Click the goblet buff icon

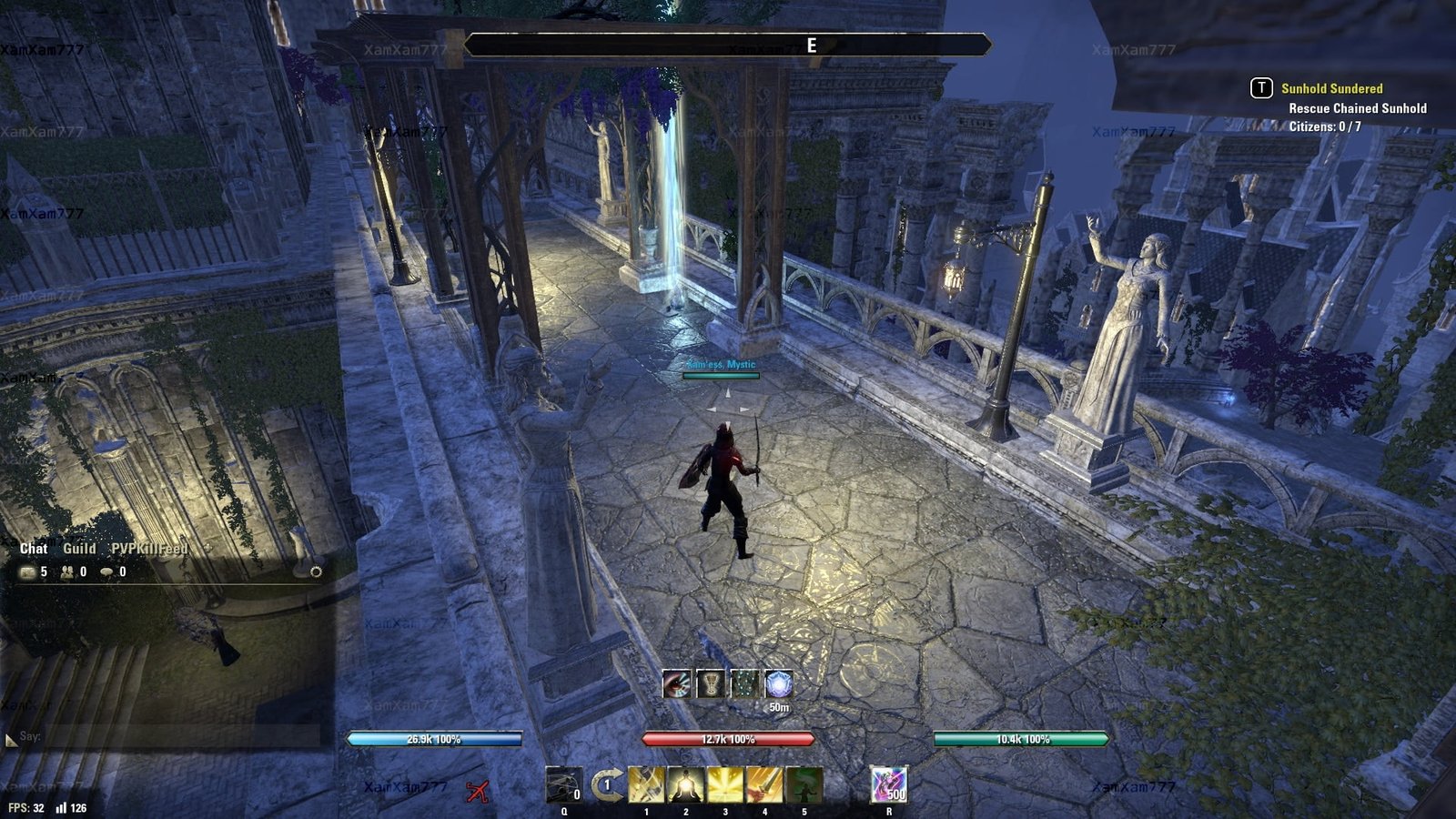[710, 683]
